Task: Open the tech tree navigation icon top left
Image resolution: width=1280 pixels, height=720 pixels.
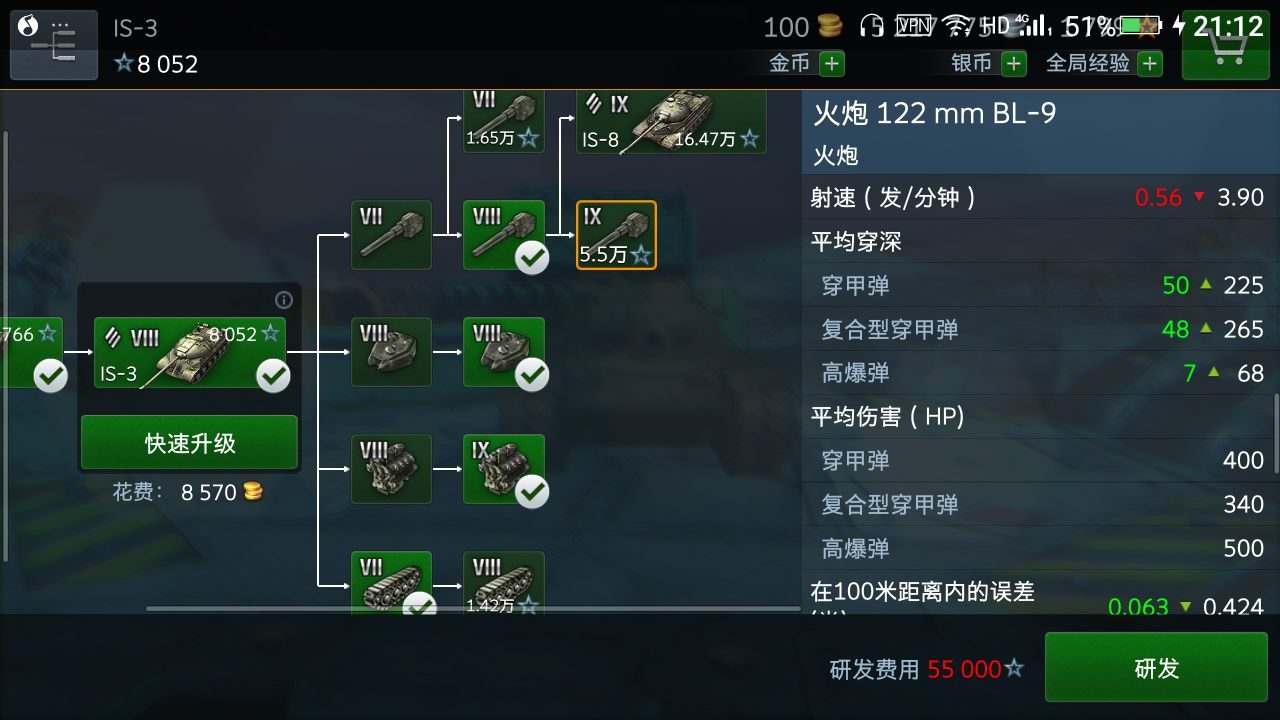Action: pyautogui.click(x=53, y=44)
